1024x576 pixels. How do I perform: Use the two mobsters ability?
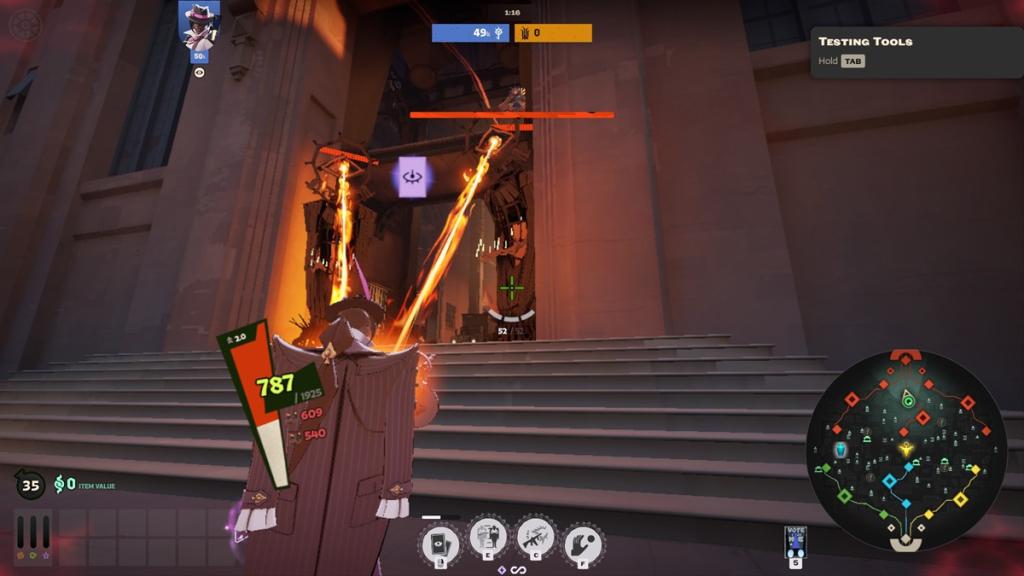[488, 540]
